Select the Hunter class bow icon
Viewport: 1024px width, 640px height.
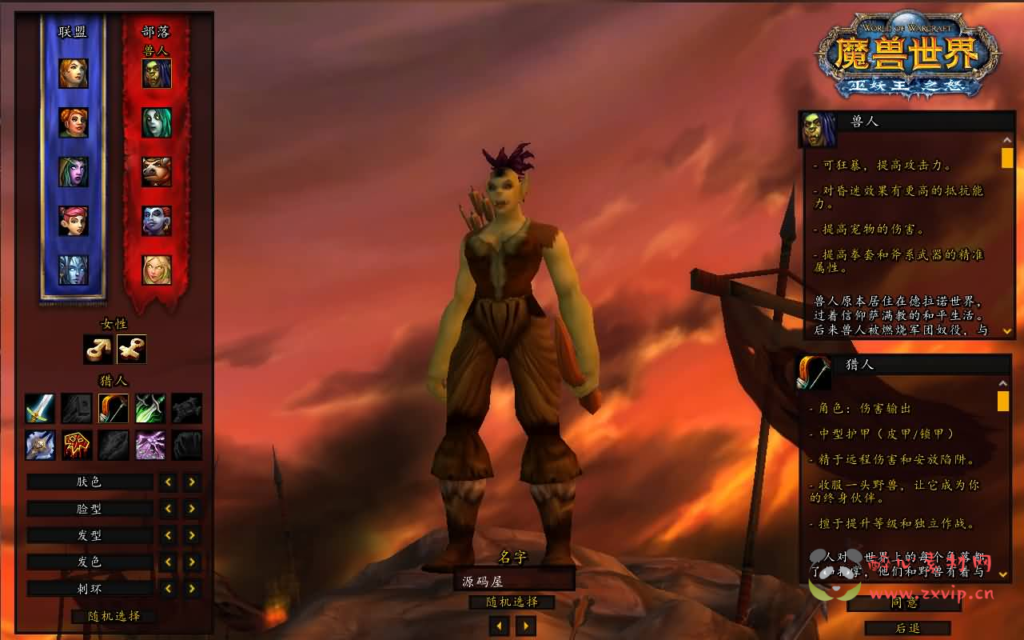pyautogui.click(x=113, y=408)
